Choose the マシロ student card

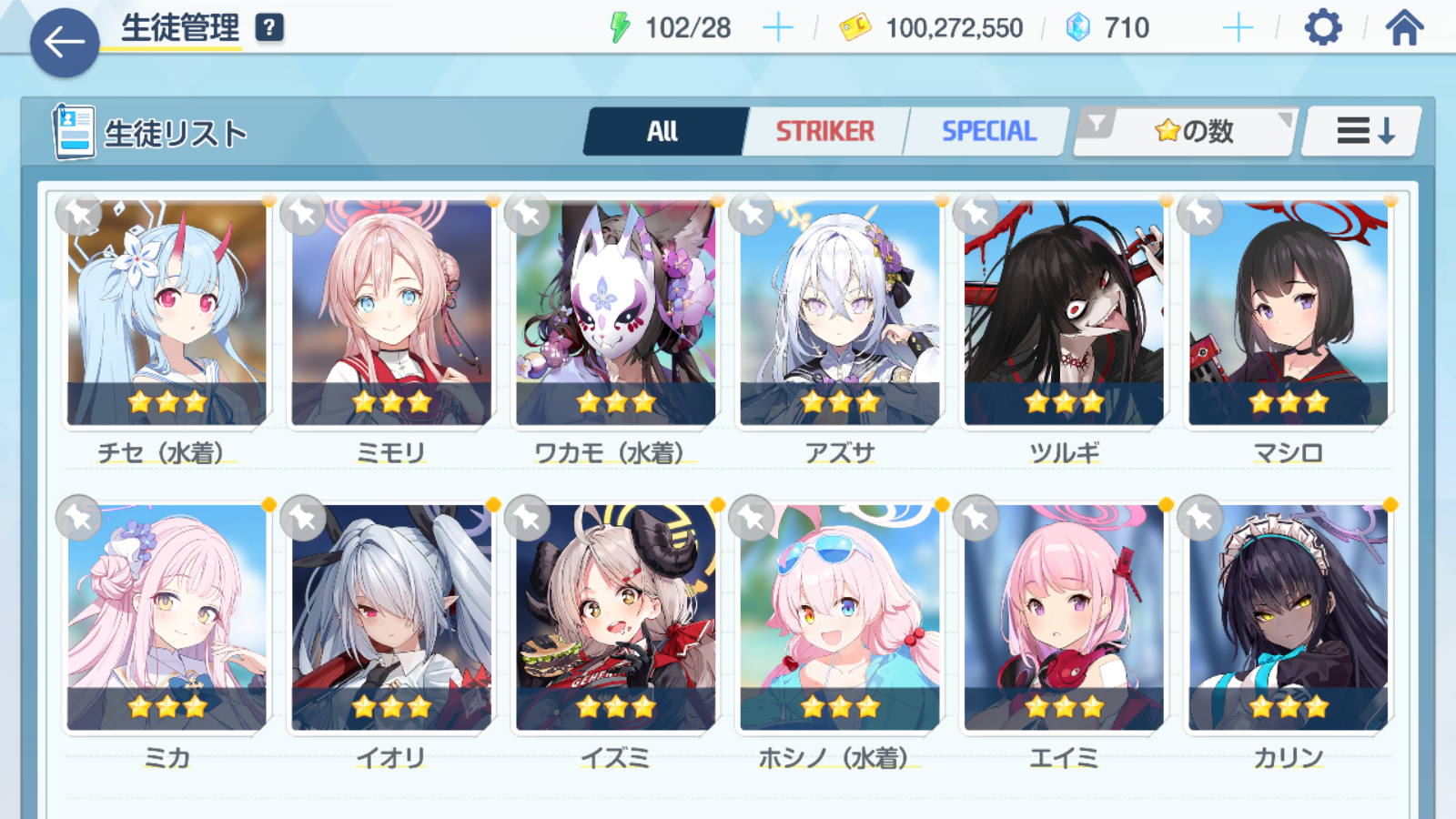(1288, 312)
